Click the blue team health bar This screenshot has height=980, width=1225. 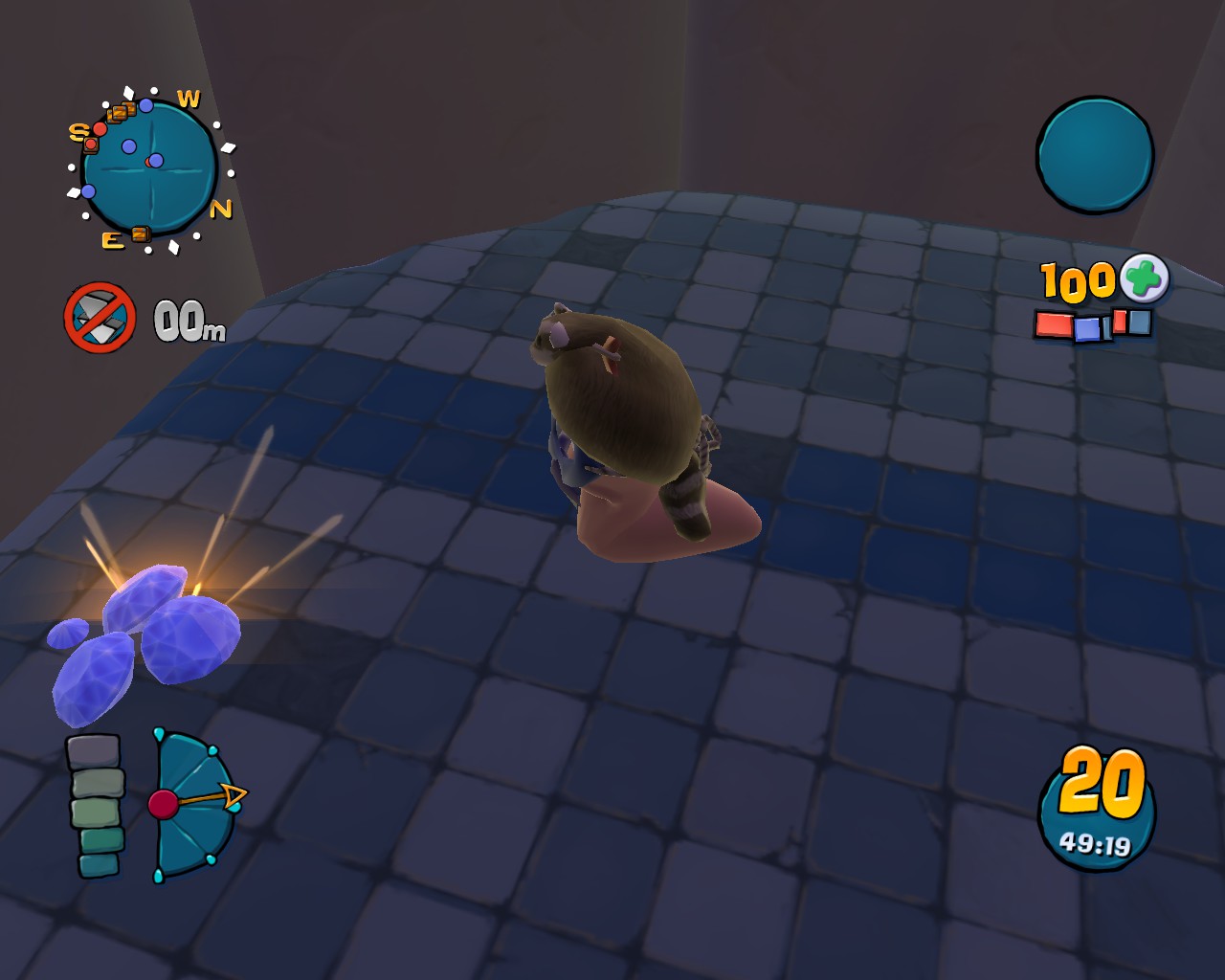pos(1087,327)
